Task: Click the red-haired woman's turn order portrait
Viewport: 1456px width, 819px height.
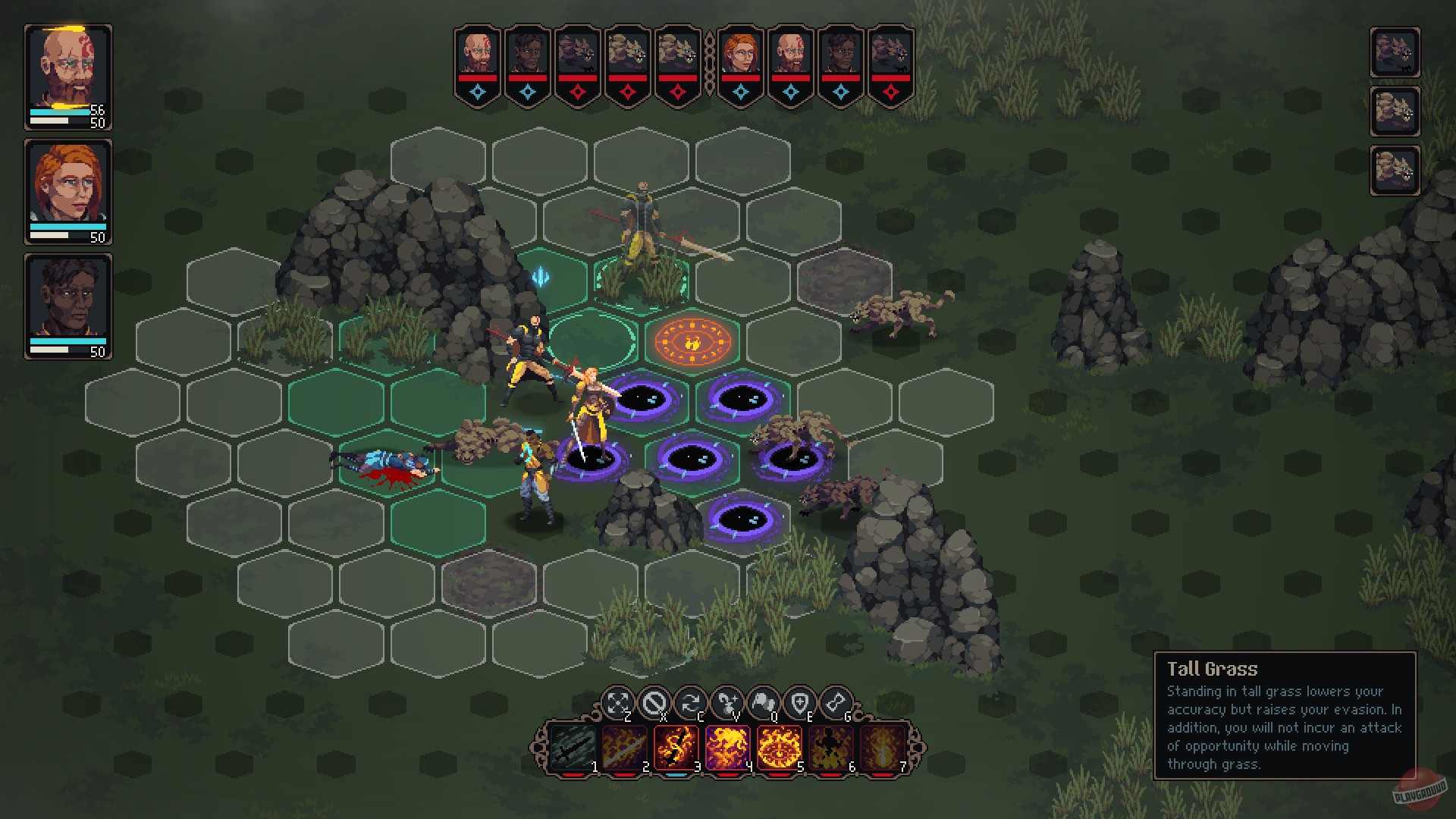Action: (742, 53)
